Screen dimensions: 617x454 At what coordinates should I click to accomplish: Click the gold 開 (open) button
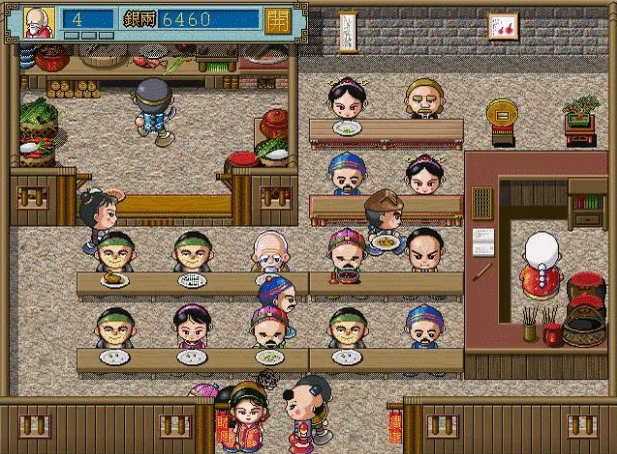[278, 20]
